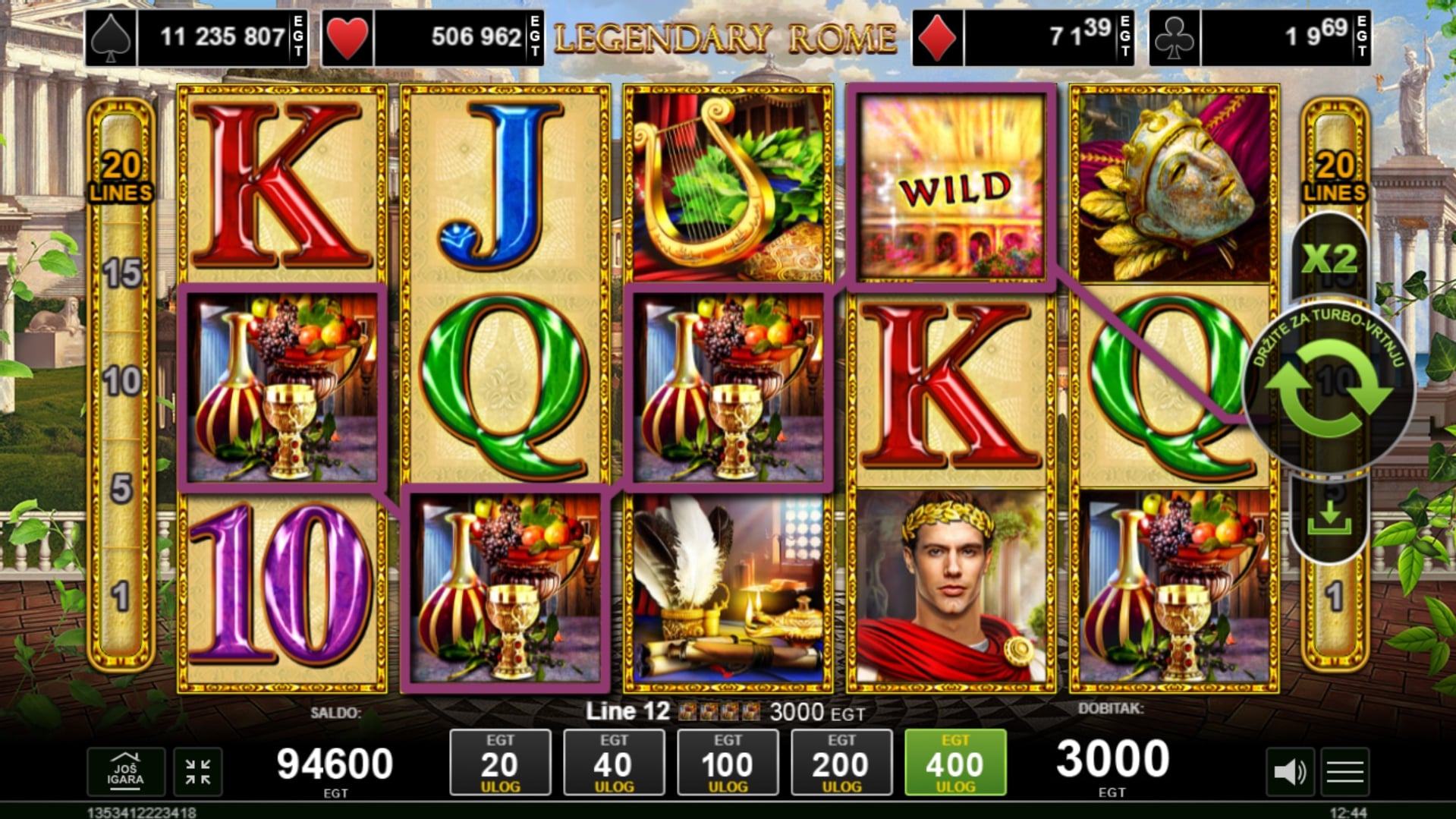Image resolution: width=1456 pixels, height=819 pixels.
Task: Collect winnings with the download arrow button
Action: point(1329,518)
